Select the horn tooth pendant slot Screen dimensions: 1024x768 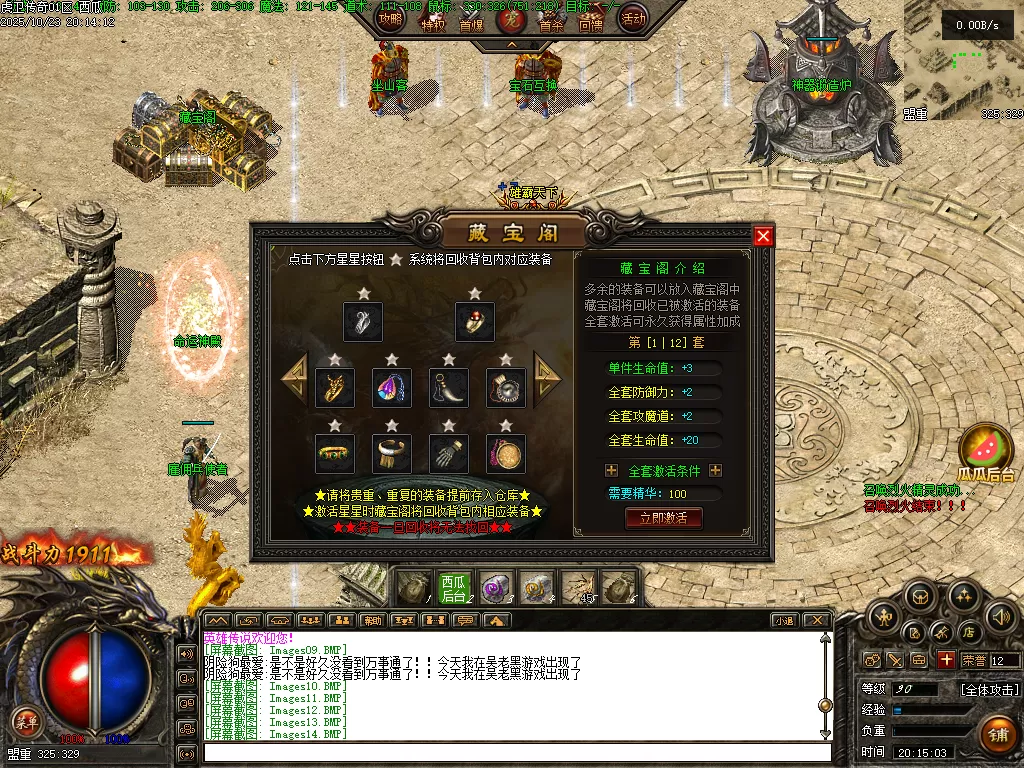[x=448, y=387]
